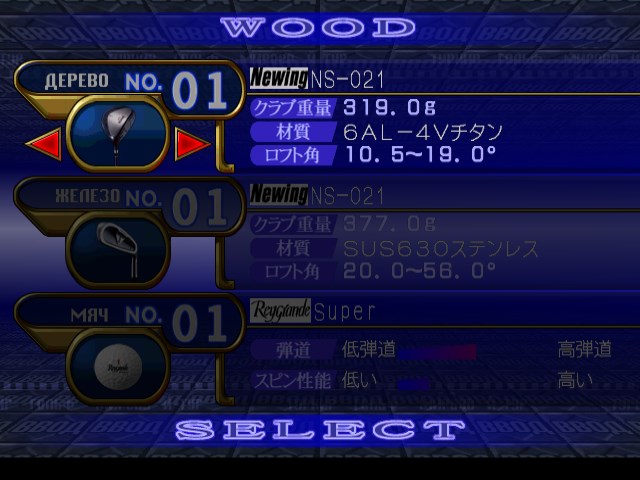
Task: Click the SELECT button at bottom
Action: point(320,431)
